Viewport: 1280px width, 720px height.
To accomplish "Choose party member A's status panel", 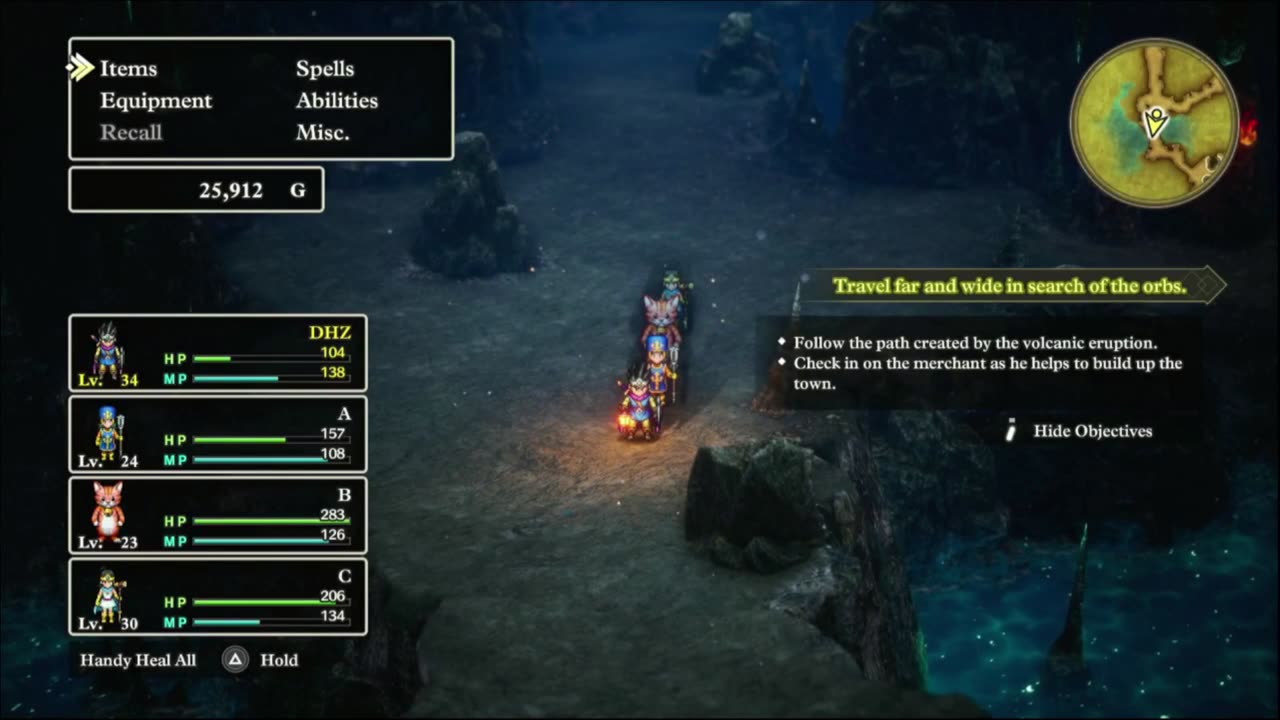I will pyautogui.click(x=218, y=434).
